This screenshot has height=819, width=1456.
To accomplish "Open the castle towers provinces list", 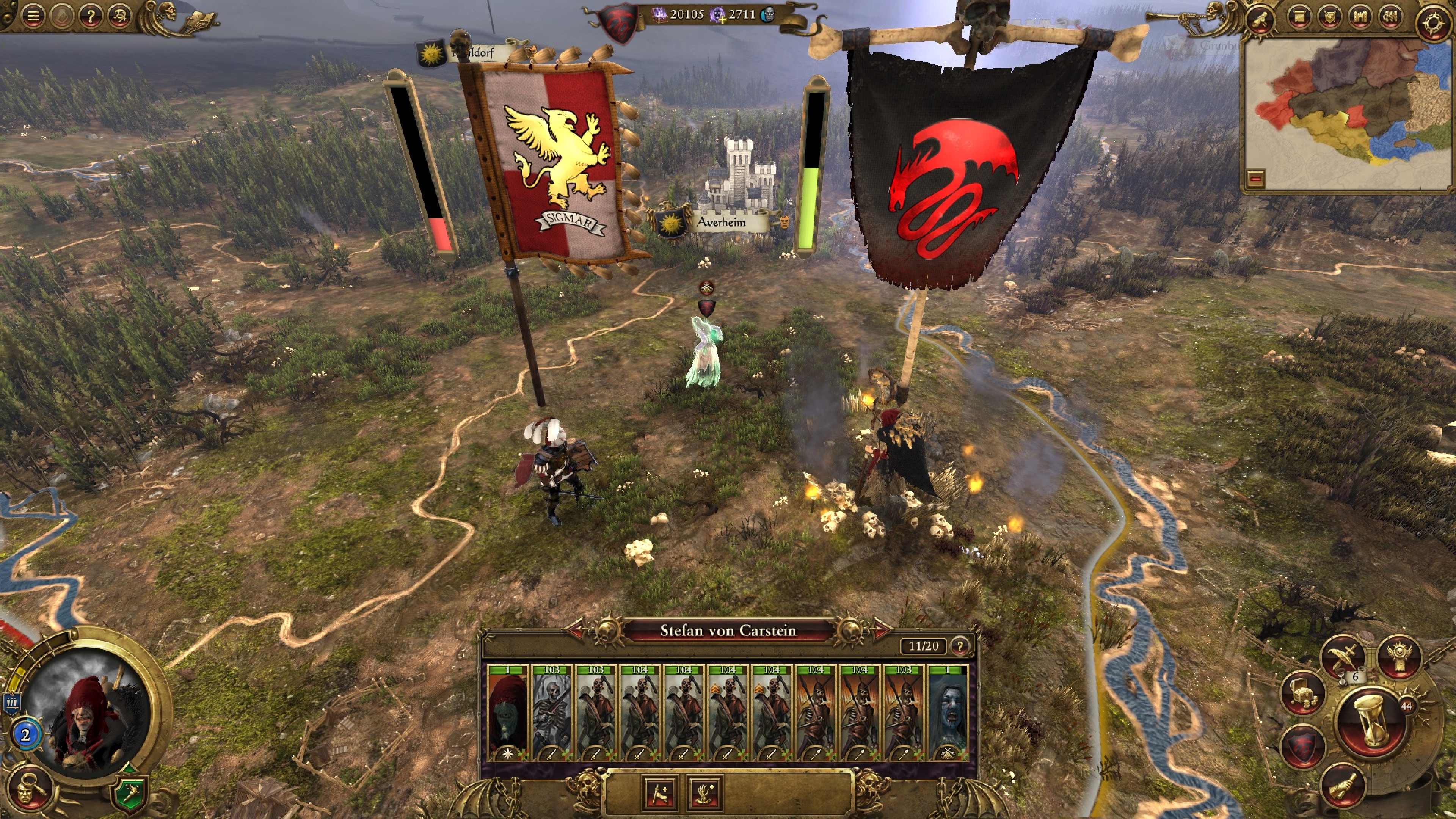I will point(1360,17).
